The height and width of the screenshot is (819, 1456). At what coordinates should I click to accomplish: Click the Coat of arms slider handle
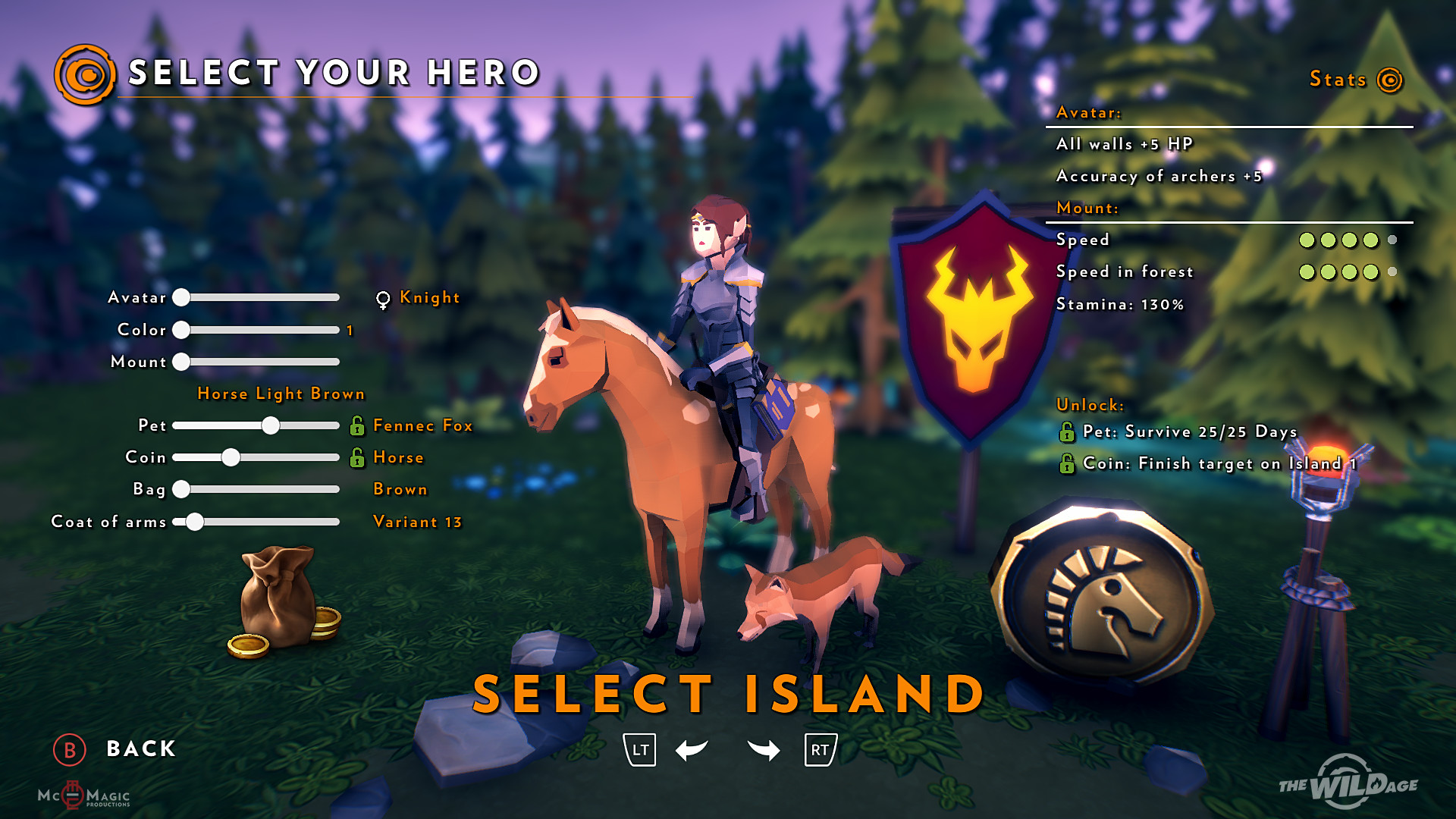pyautogui.click(x=195, y=522)
